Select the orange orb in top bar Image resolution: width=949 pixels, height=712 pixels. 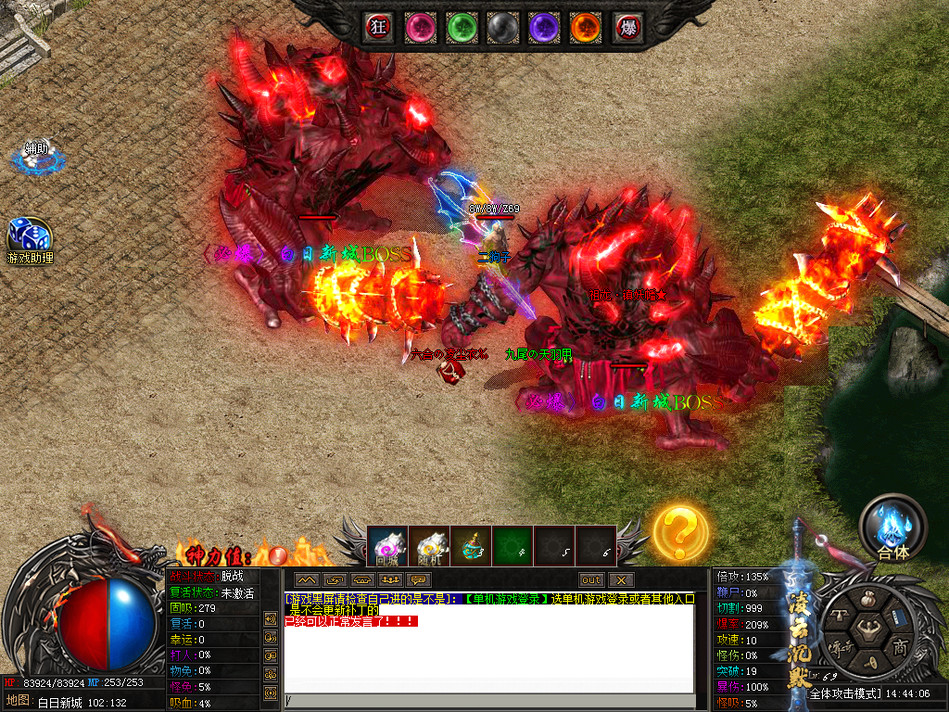(x=585, y=27)
